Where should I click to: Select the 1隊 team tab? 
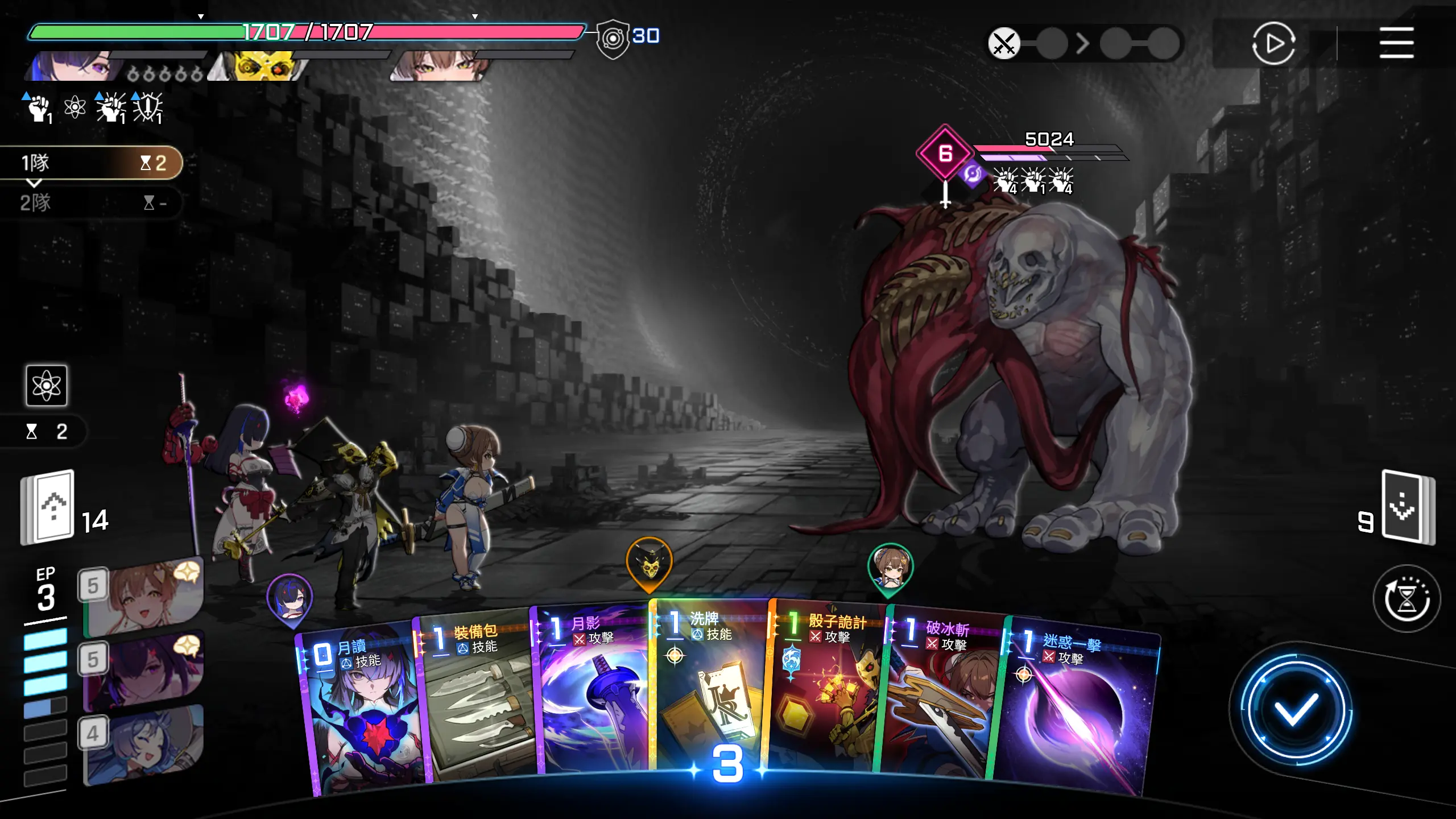click(91, 163)
